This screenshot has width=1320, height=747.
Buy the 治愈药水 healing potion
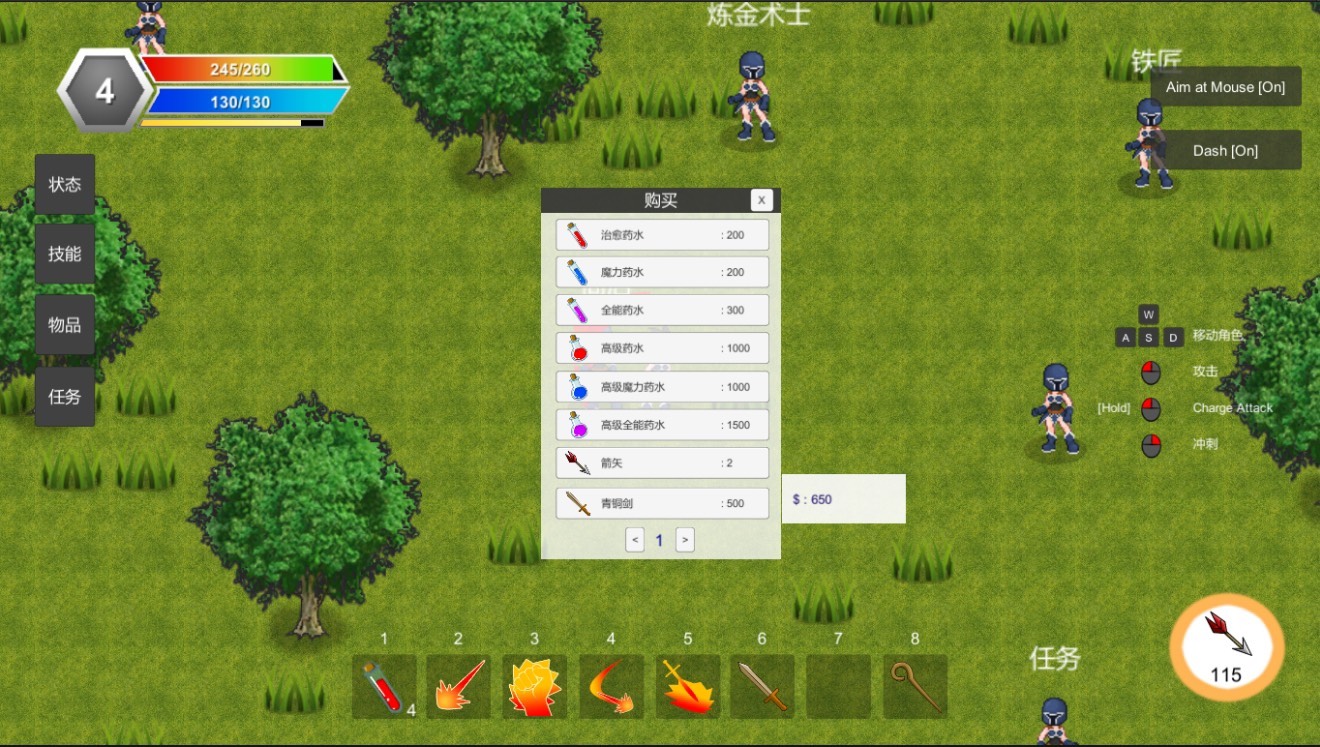[662, 235]
